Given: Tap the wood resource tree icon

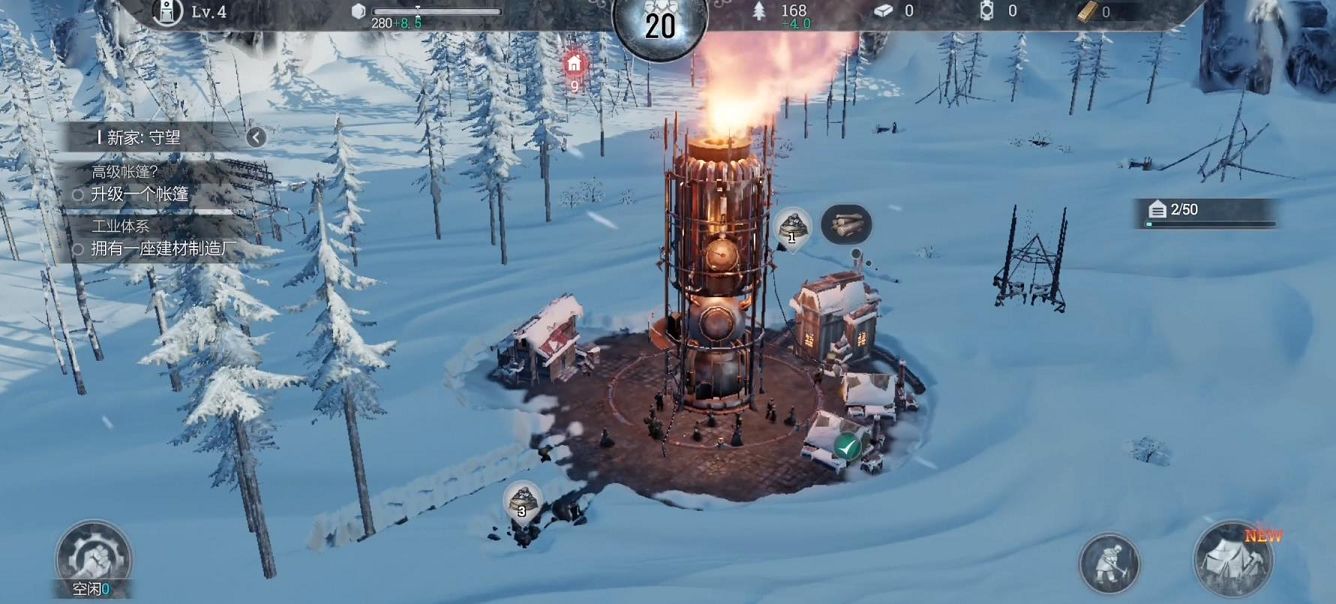Looking at the screenshot, I should 758,11.
